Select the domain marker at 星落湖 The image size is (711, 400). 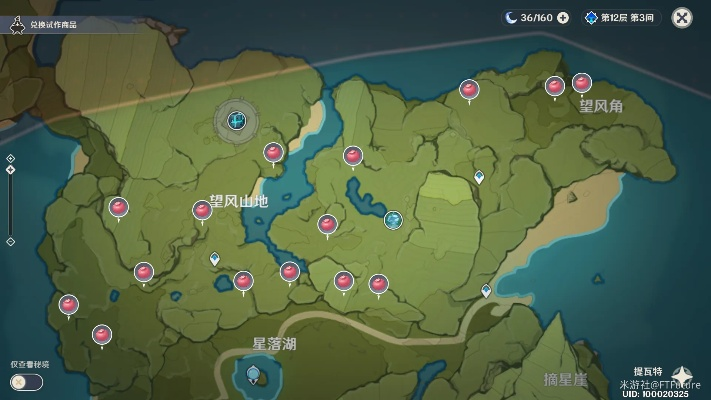253,375
